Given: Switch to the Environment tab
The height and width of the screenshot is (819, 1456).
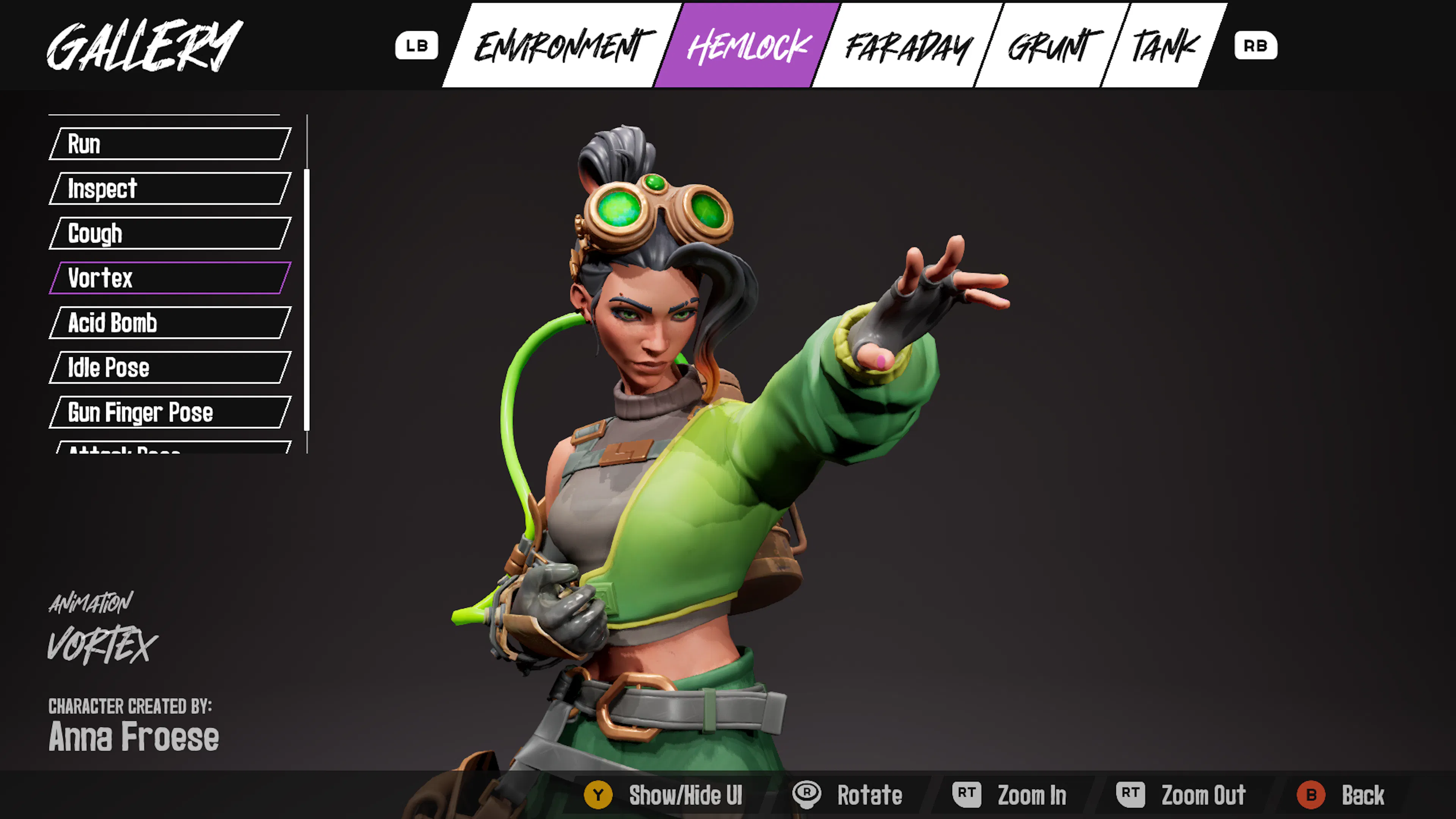Looking at the screenshot, I should (x=562, y=45).
